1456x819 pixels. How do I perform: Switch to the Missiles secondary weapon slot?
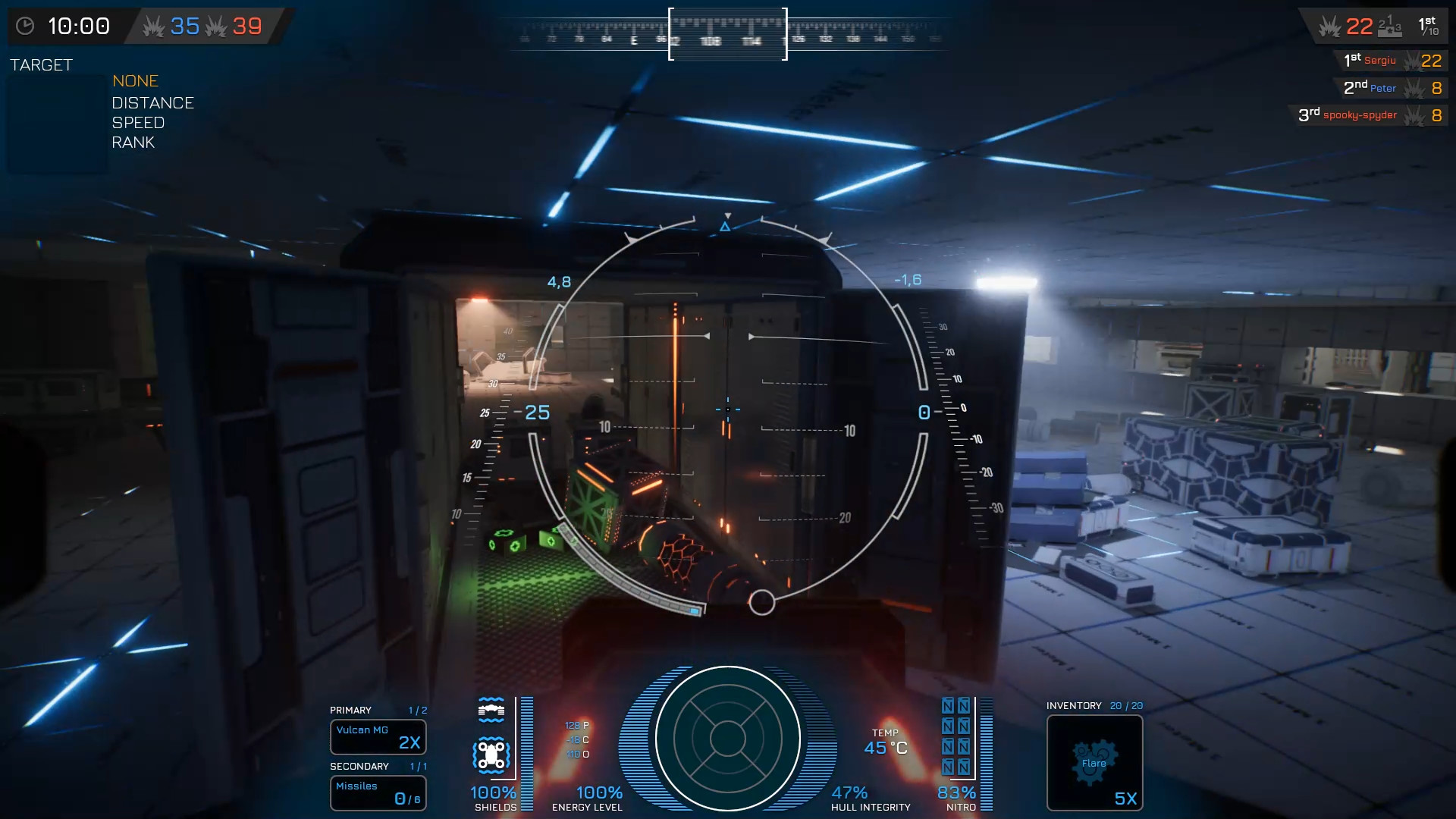pyautogui.click(x=378, y=793)
